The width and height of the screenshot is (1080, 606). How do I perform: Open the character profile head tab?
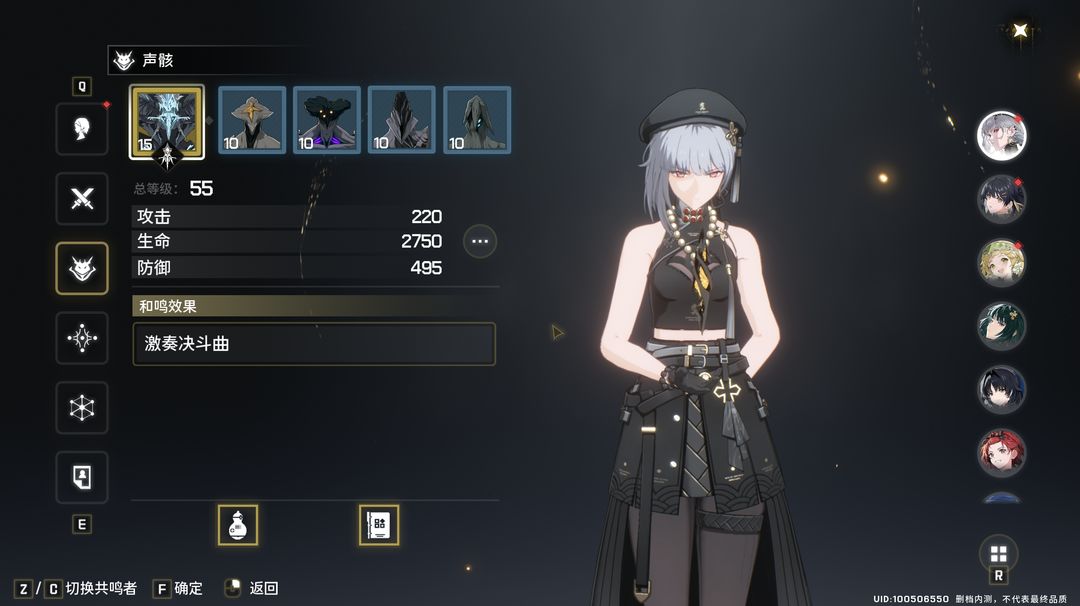pos(82,129)
